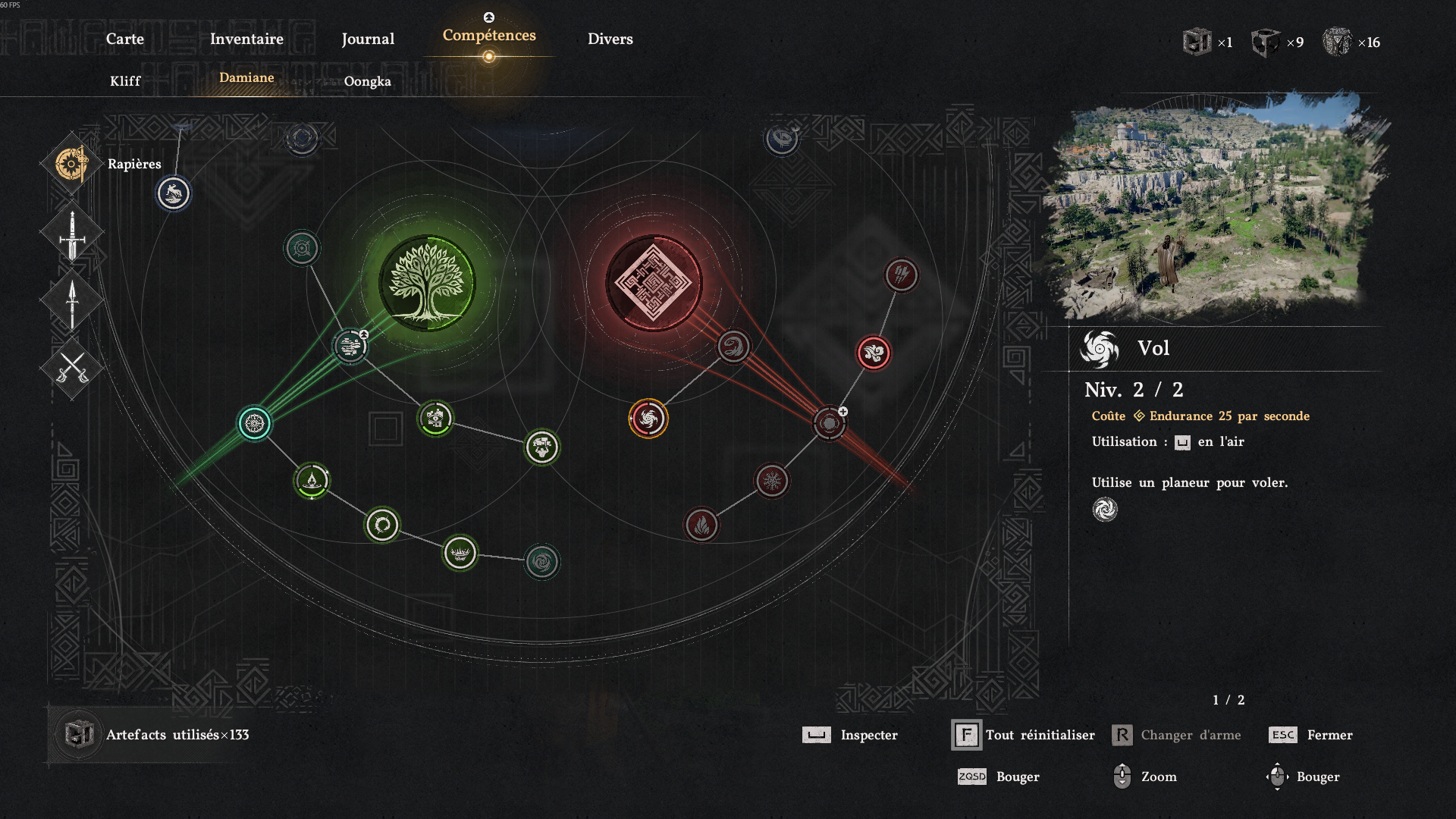Select the Damiane character tab
The image size is (1456, 819).
(246, 77)
